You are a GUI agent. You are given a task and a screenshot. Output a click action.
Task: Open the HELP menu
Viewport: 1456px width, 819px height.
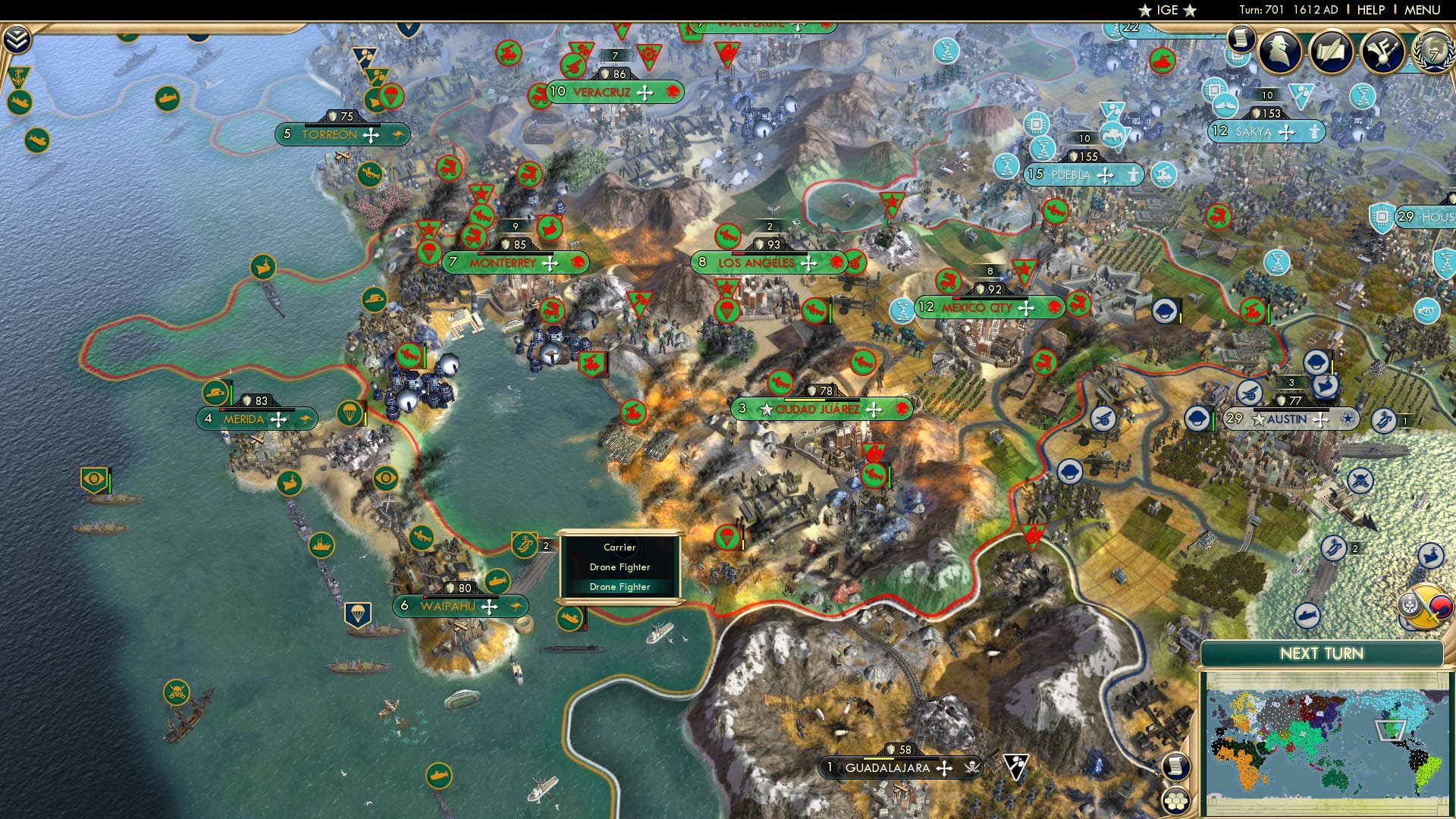pyautogui.click(x=1370, y=10)
